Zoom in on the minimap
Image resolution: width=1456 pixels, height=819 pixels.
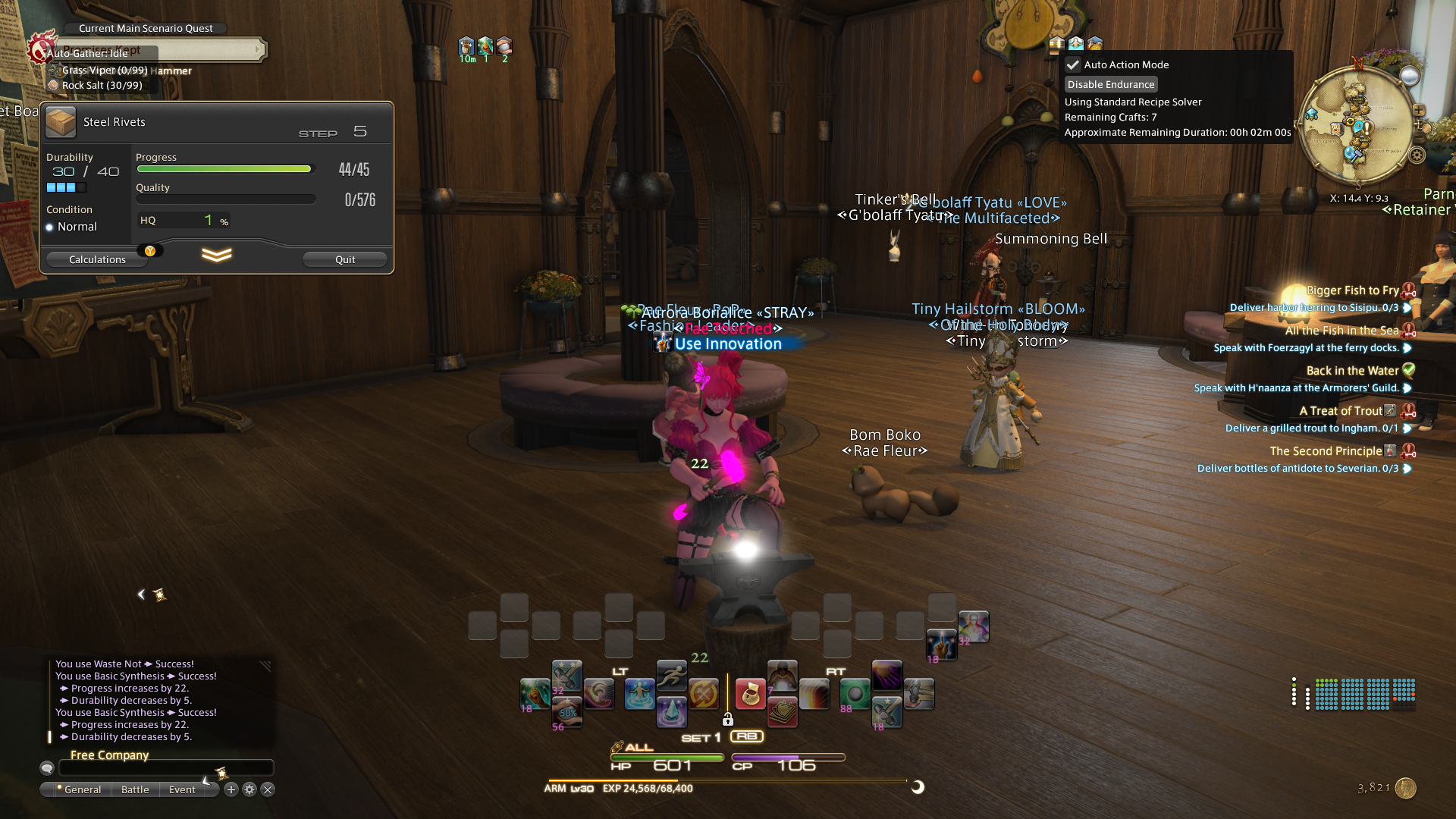pyautogui.click(x=1419, y=111)
